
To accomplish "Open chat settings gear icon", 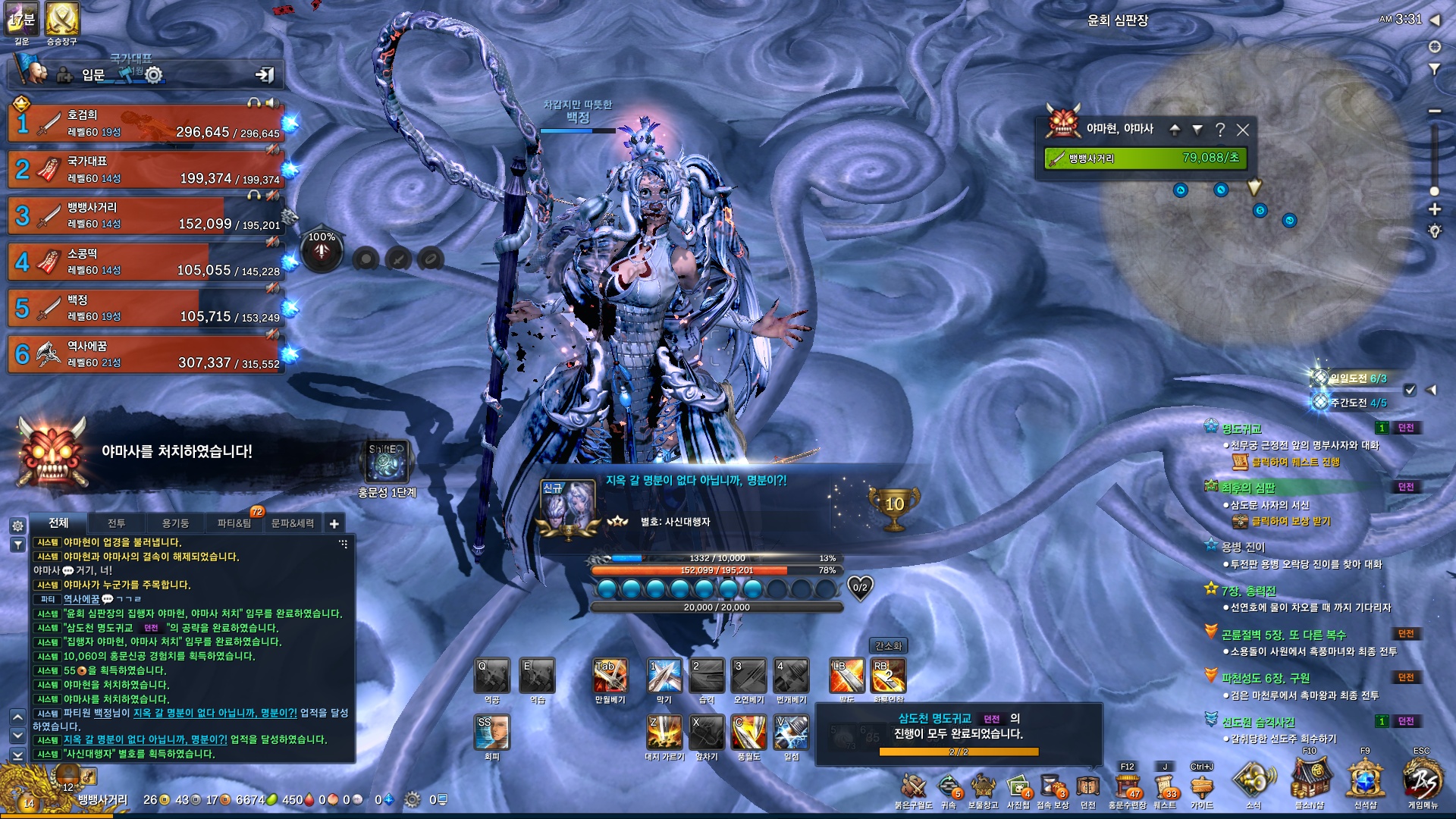I will [18, 526].
